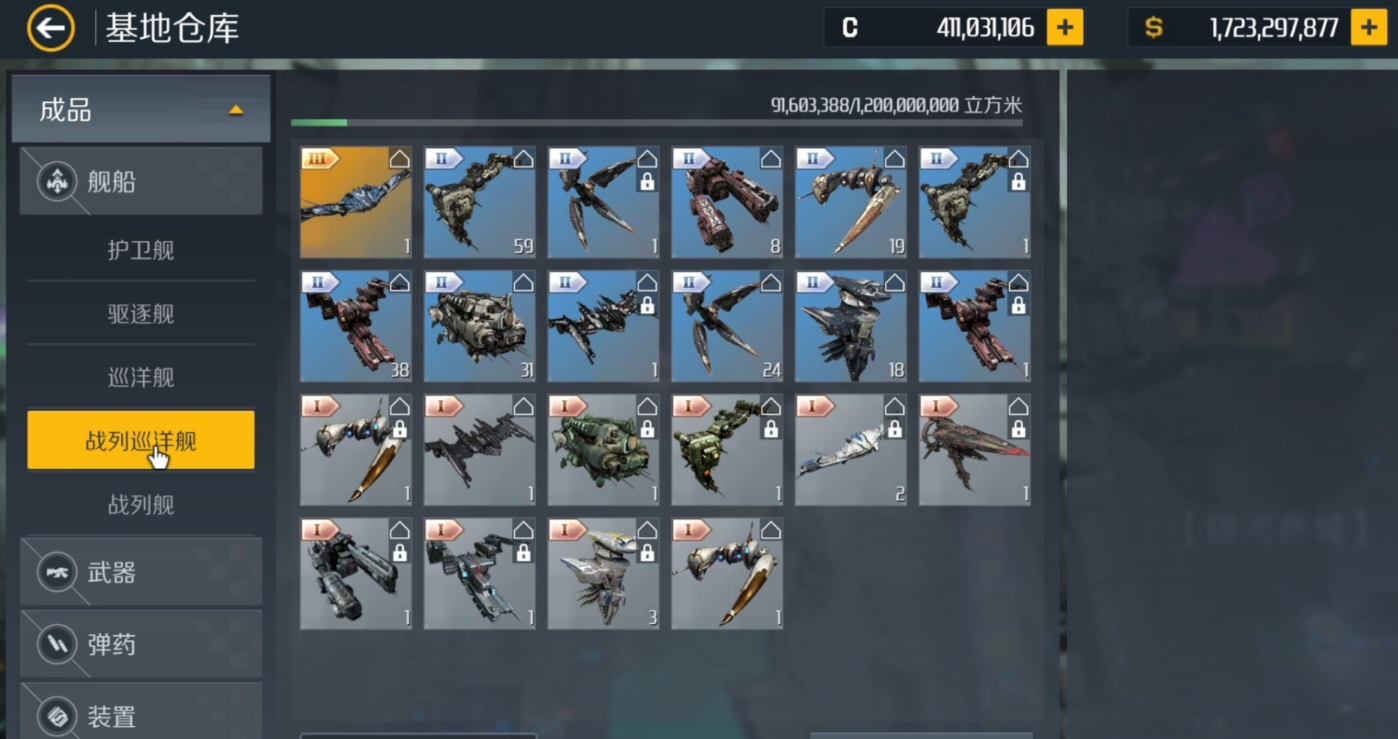Open the 舰船 ships category

pos(141,182)
